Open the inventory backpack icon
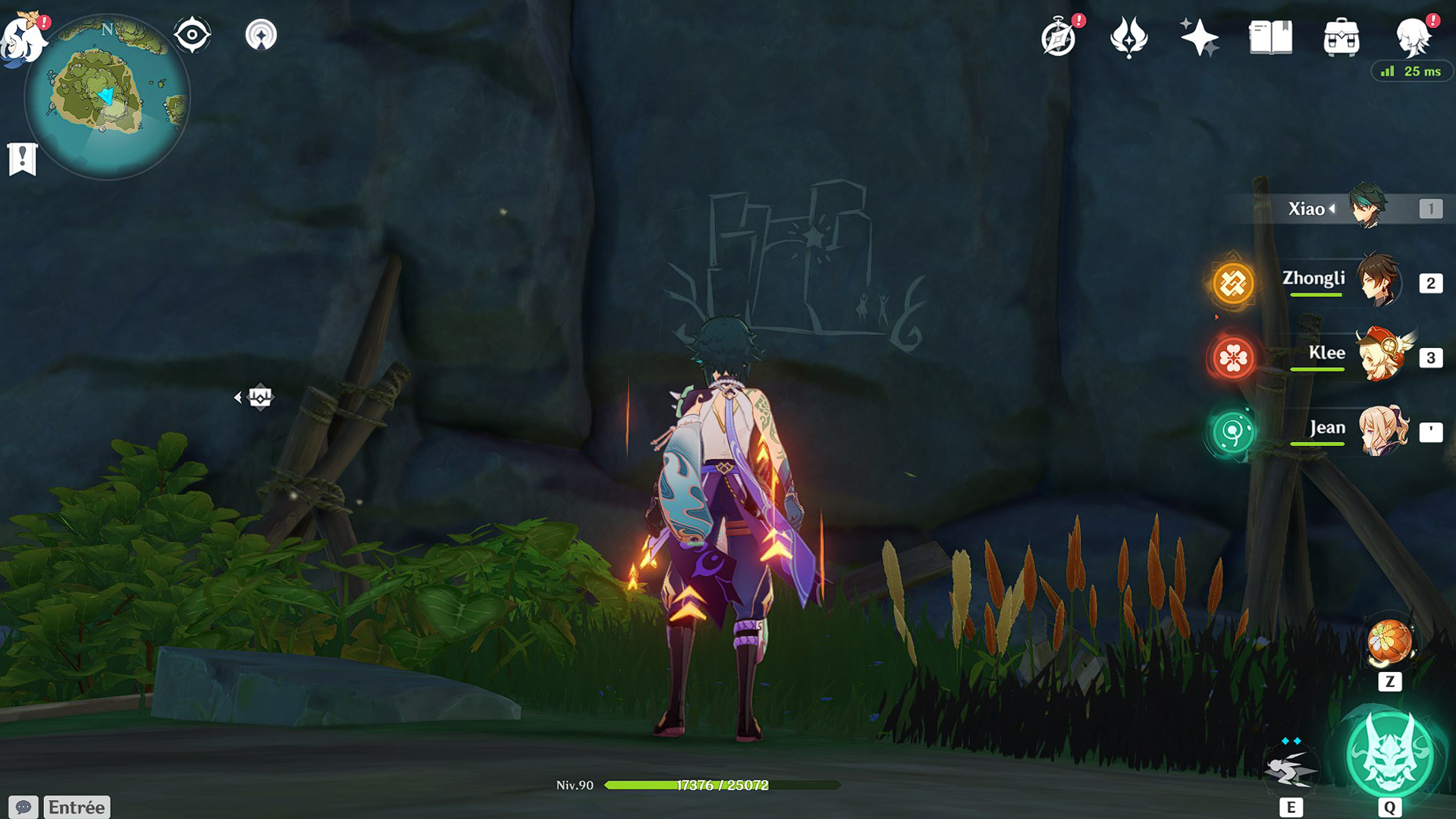Image resolution: width=1456 pixels, height=819 pixels. (x=1341, y=37)
